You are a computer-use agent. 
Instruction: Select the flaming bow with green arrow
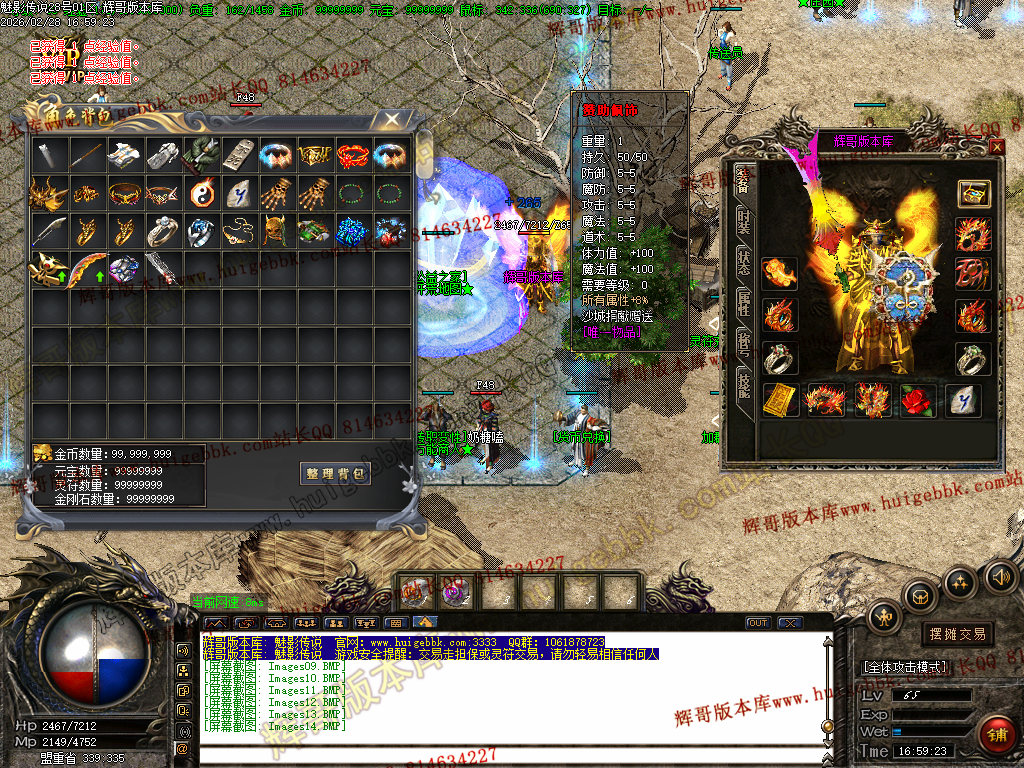click(86, 269)
